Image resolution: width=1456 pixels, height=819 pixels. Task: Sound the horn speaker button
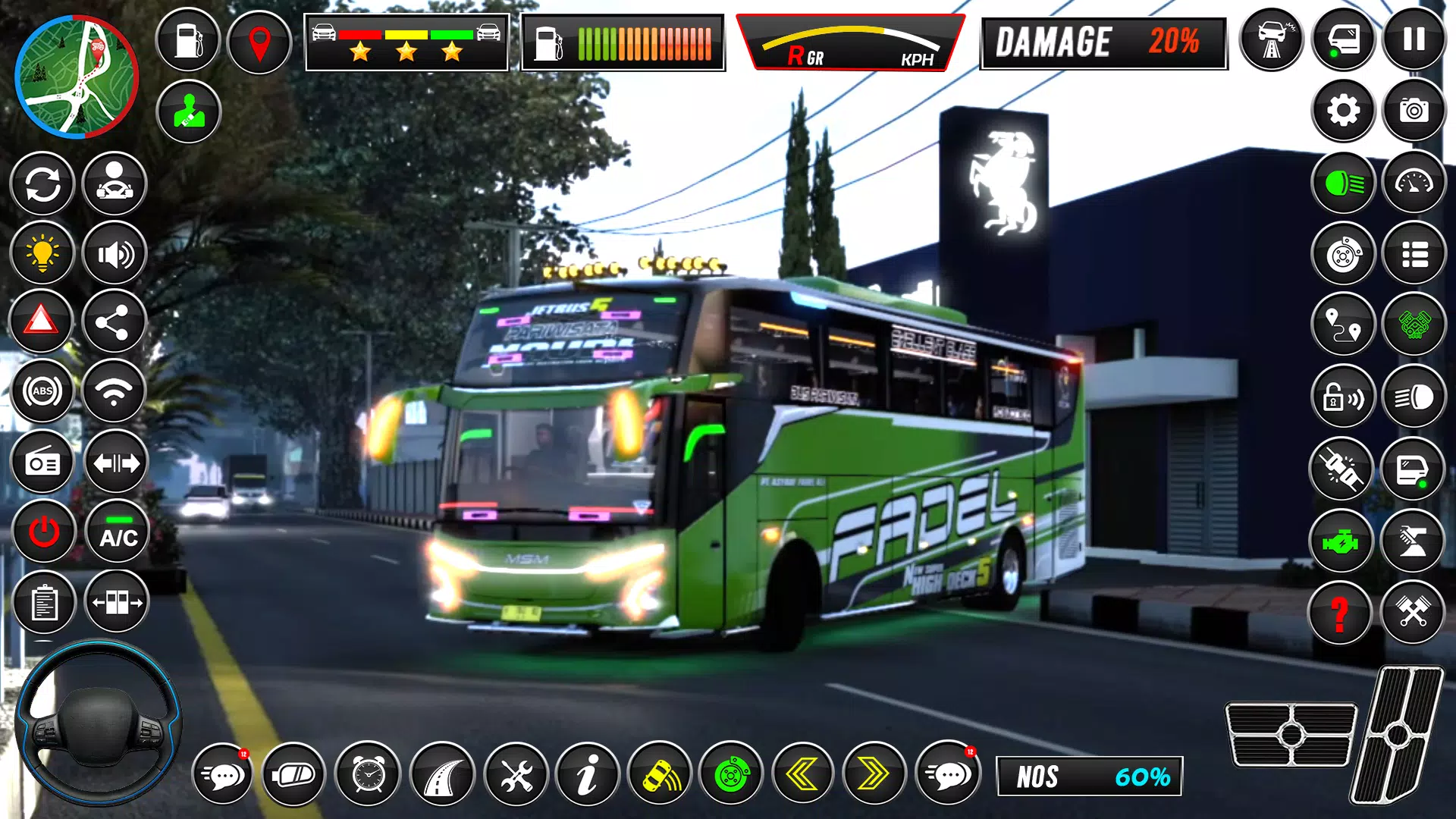tap(115, 254)
